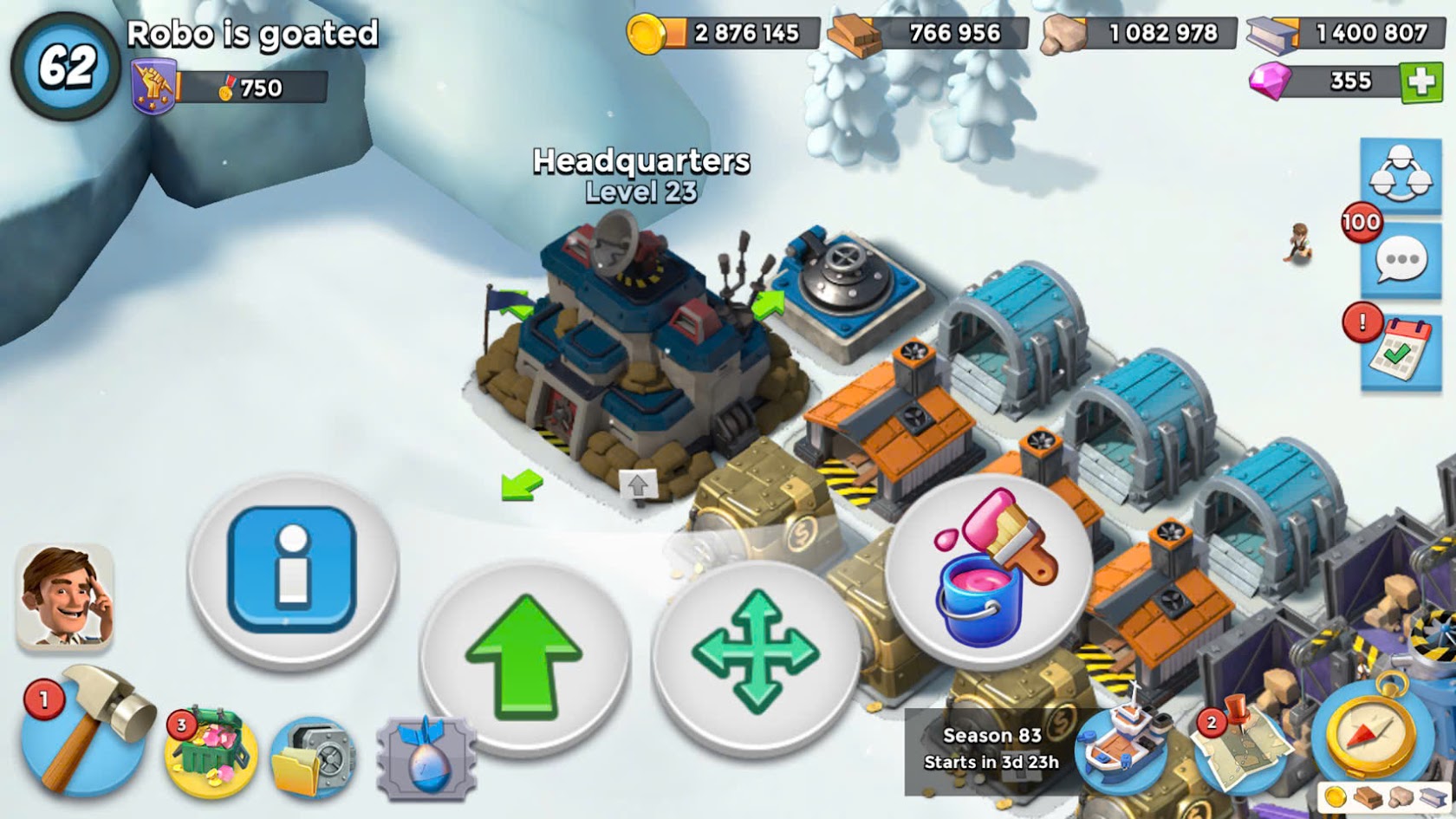Open the task force friends icon
1456x819 pixels.
pyautogui.click(x=1401, y=173)
